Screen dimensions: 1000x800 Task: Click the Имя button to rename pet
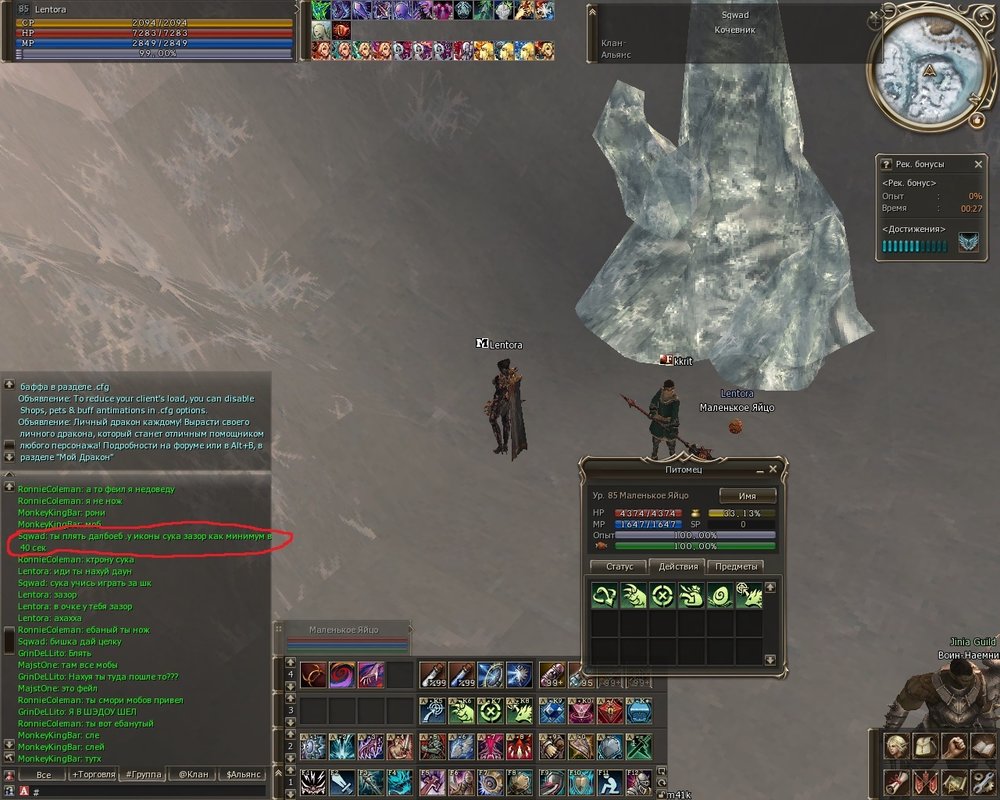click(x=747, y=496)
